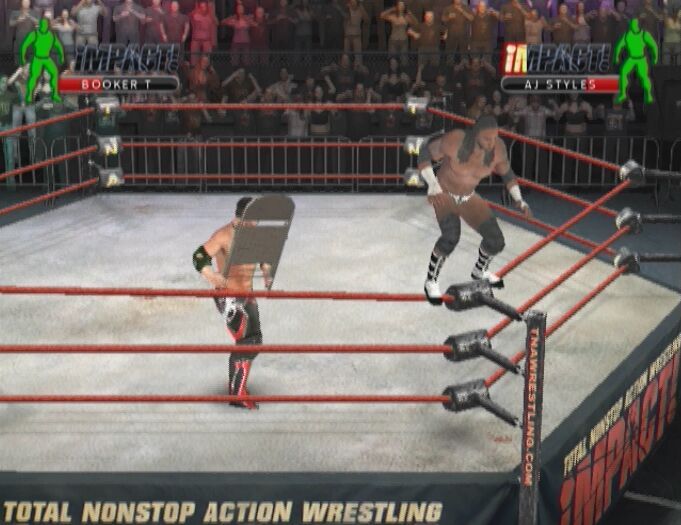This screenshot has height=525, width=681.
Task: Click Booker T's green body damage figure
Action: (41, 57)
